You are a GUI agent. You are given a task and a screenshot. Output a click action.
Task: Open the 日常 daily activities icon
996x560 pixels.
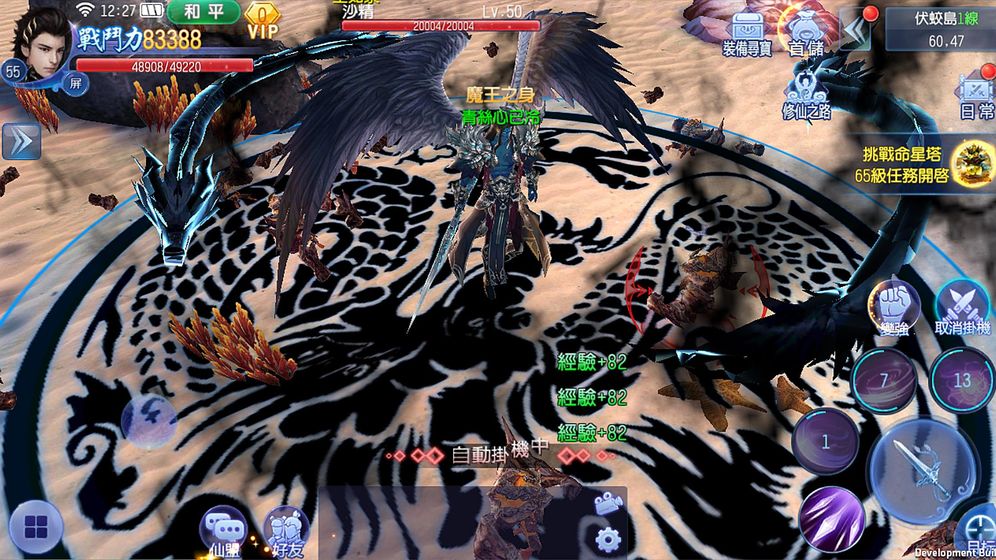[x=975, y=96]
